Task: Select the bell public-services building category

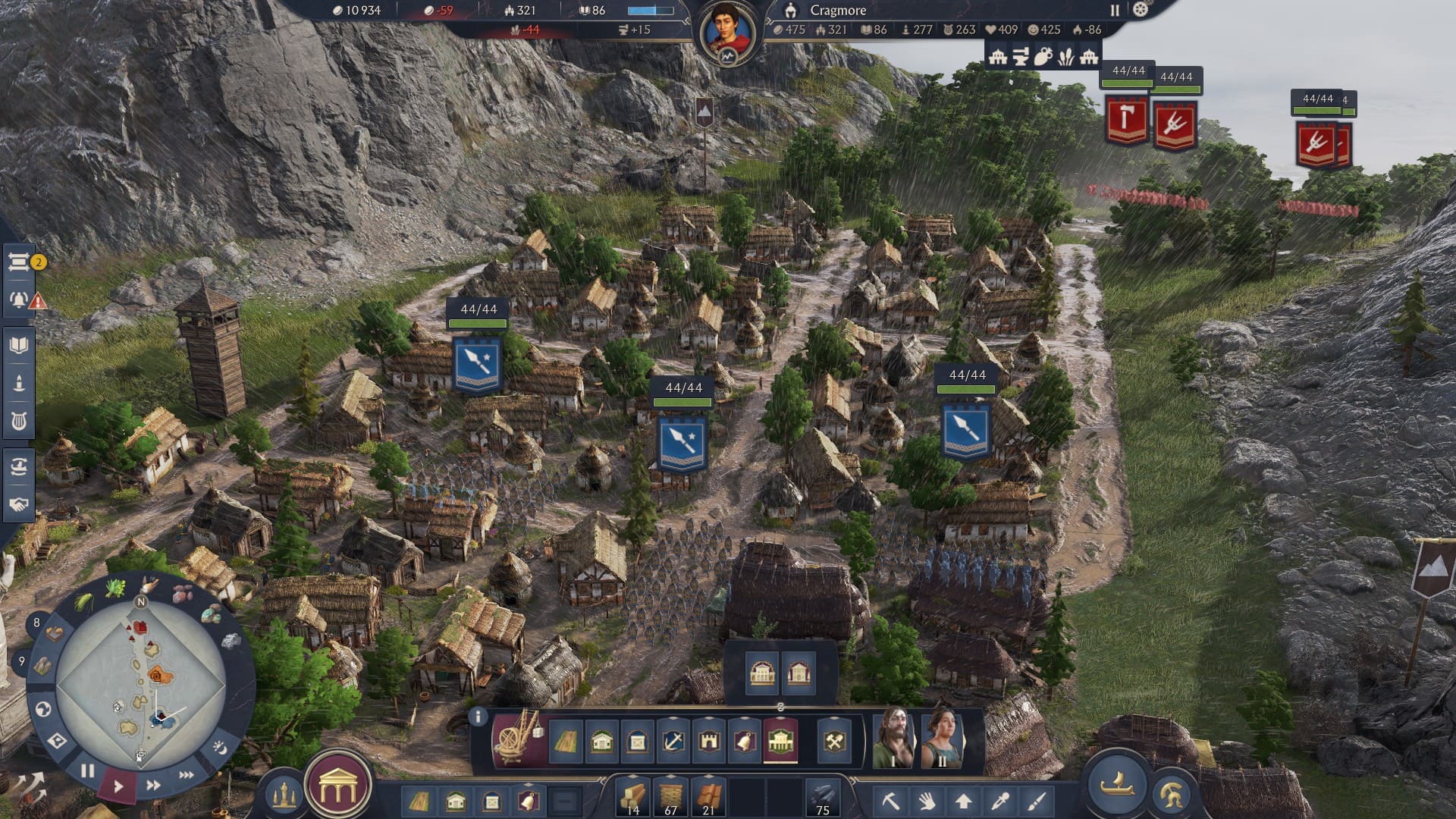Action: 745,742
